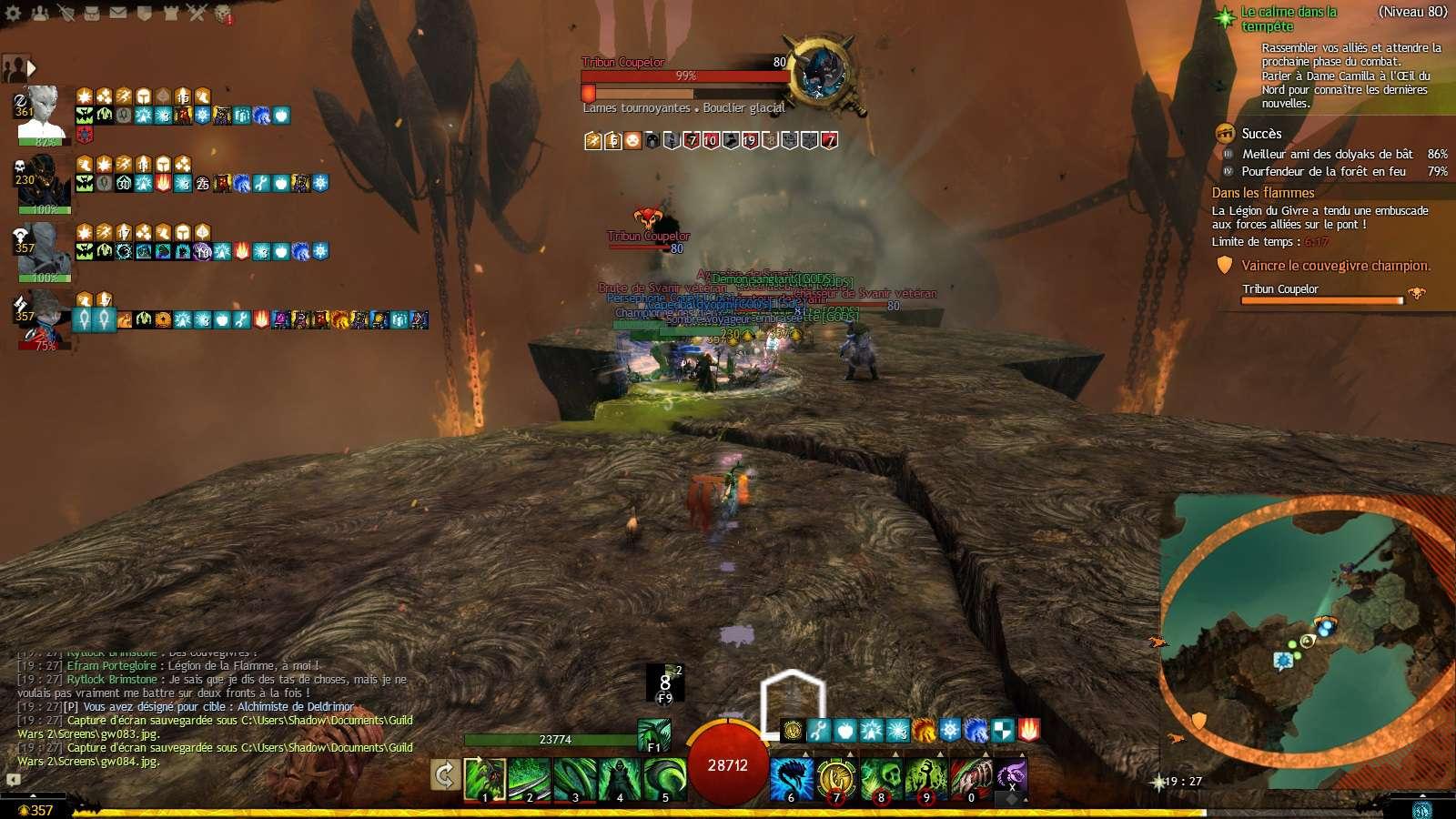Open the gear game menu icon
Image resolution: width=1456 pixels, height=819 pixels.
click(14, 13)
